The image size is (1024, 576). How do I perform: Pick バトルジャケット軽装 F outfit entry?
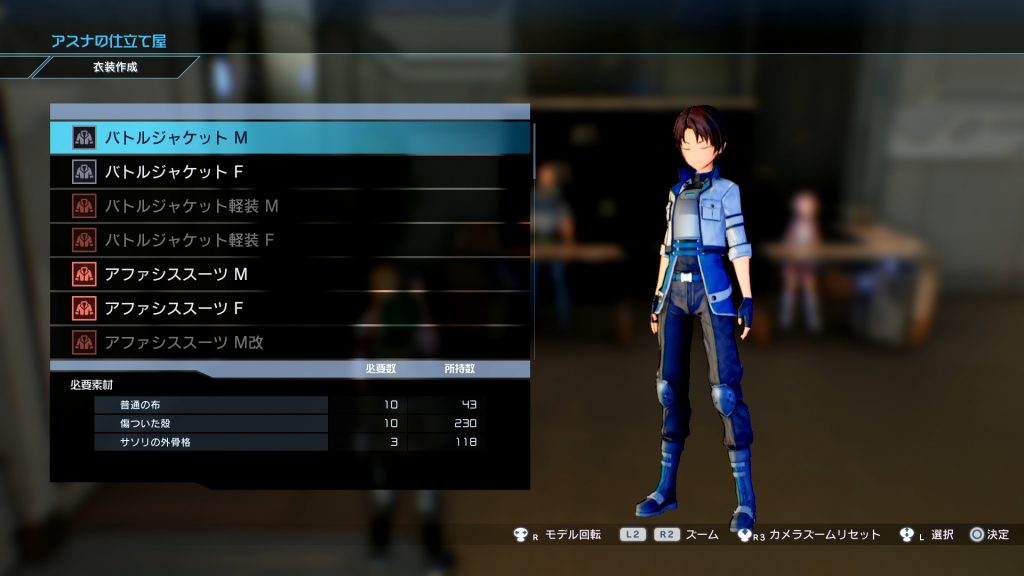(x=290, y=240)
